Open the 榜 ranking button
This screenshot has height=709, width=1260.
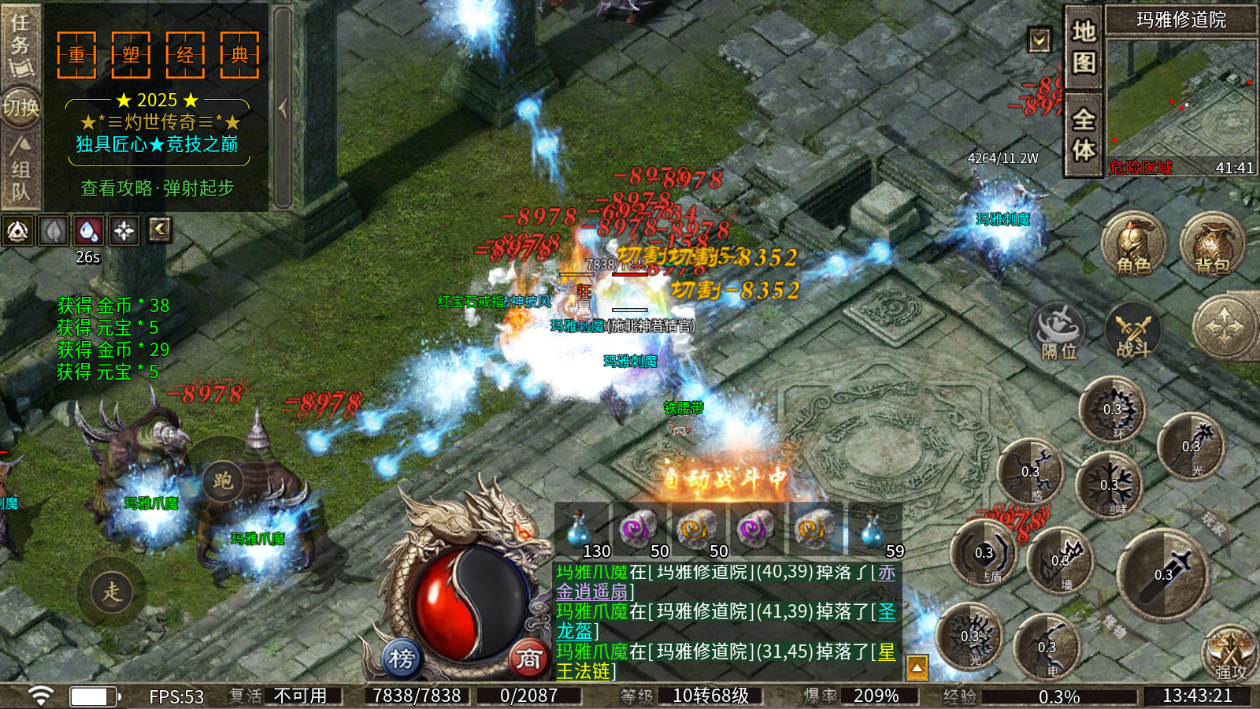pyautogui.click(x=402, y=659)
